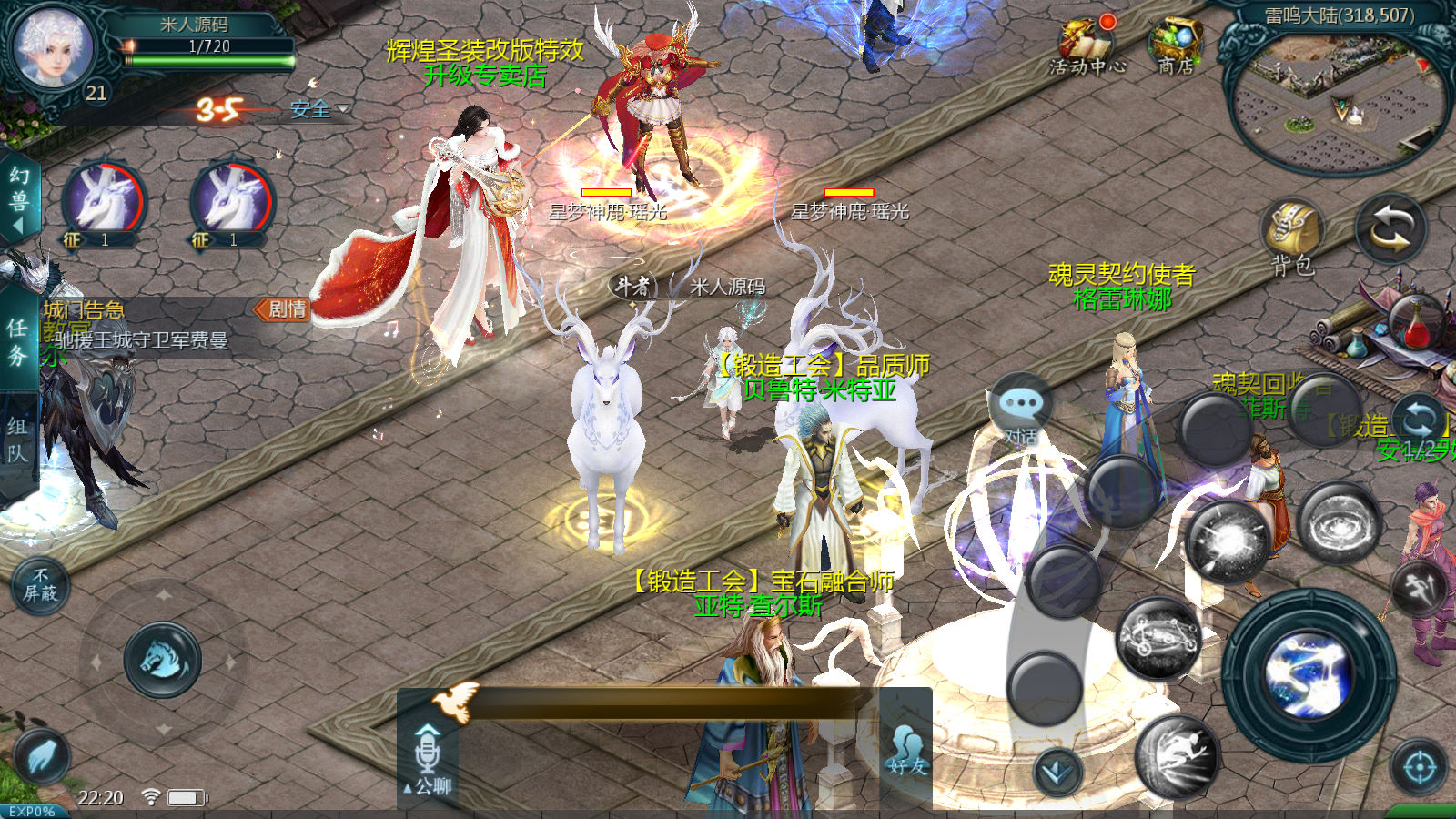Open the 活动中心 activity center
This screenshot has height=819, width=1456.
click(1087, 47)
